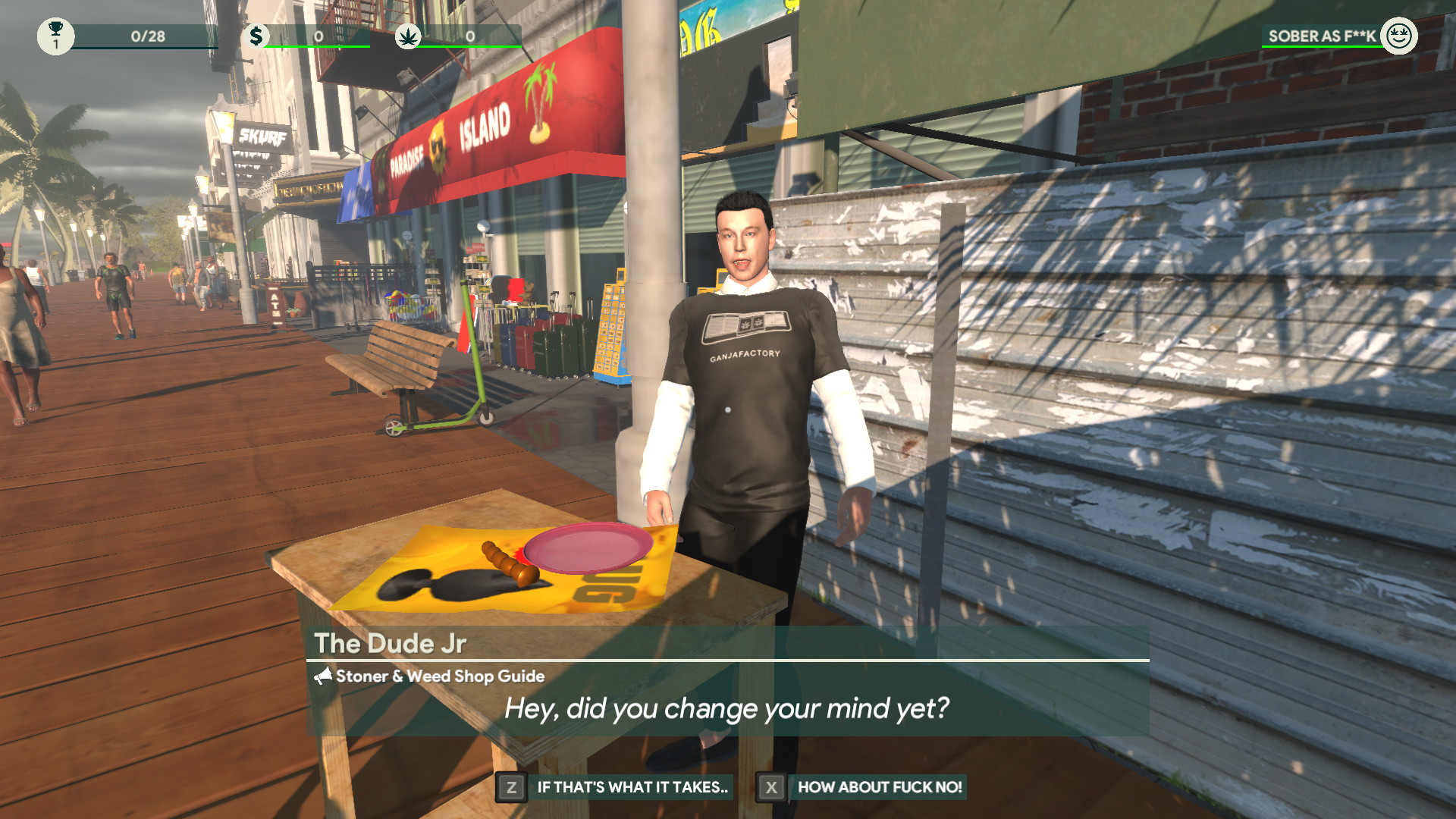Click the weed leaf counter icon
Viewport: 1456px width, 819px height.
(408, 34)
